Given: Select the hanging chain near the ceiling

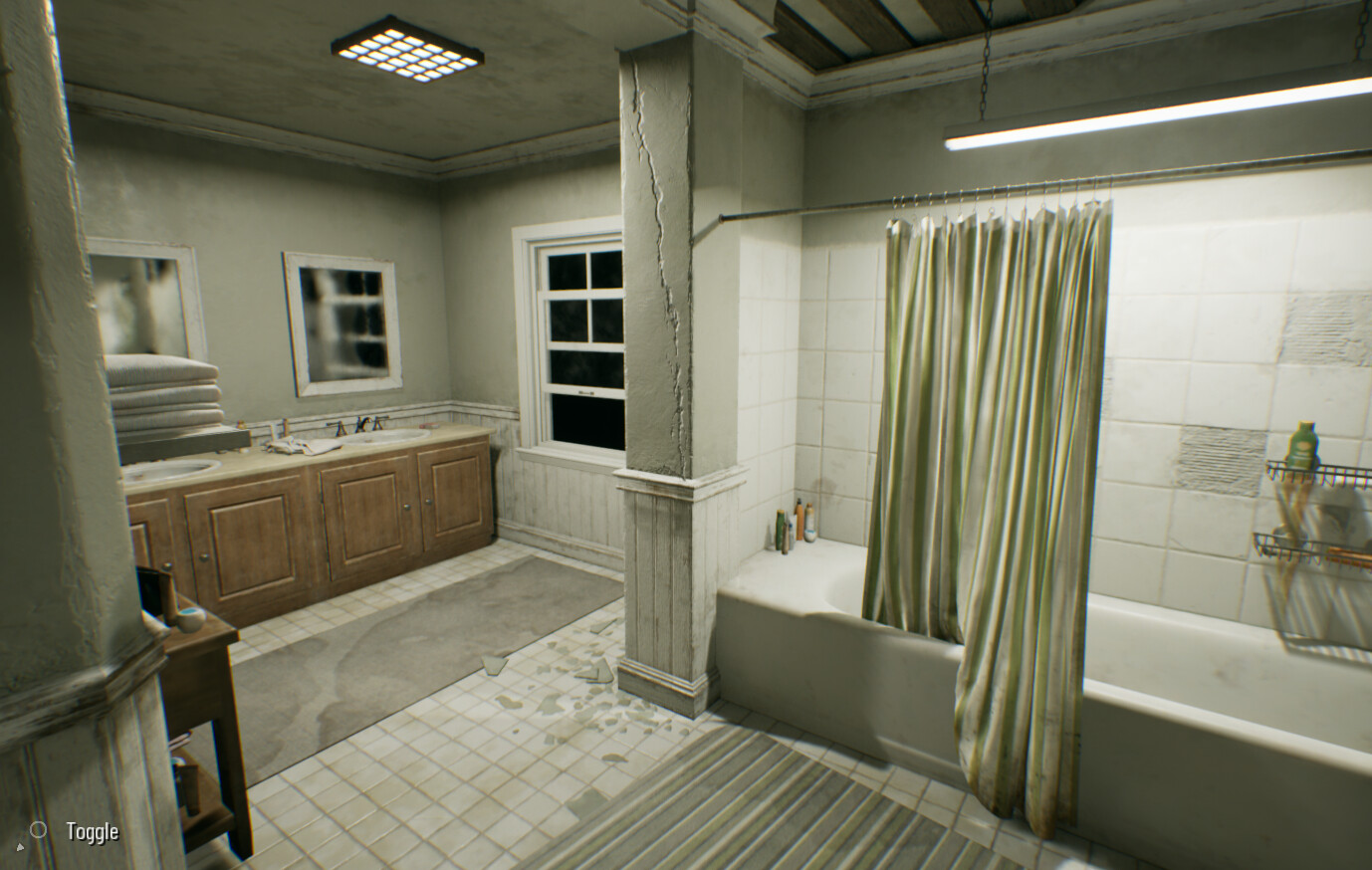Looking at the screenshot, I should pyautogui.click(x=986, y=60).
